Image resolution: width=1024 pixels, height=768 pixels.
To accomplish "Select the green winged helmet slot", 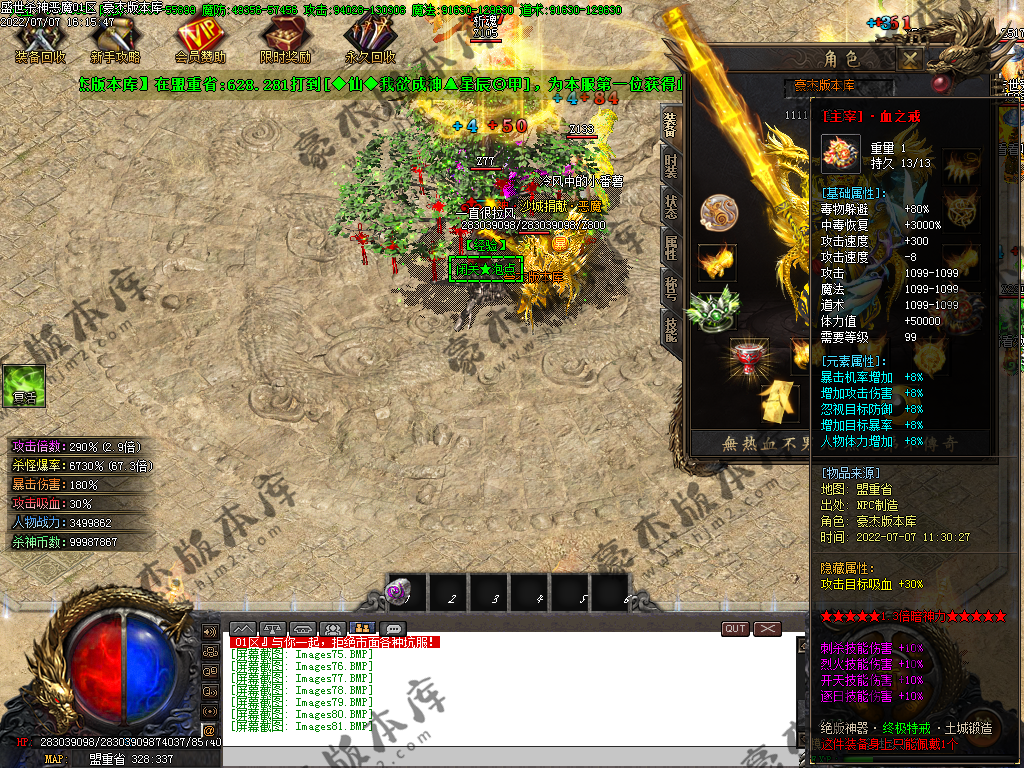I will pos(713,307).
